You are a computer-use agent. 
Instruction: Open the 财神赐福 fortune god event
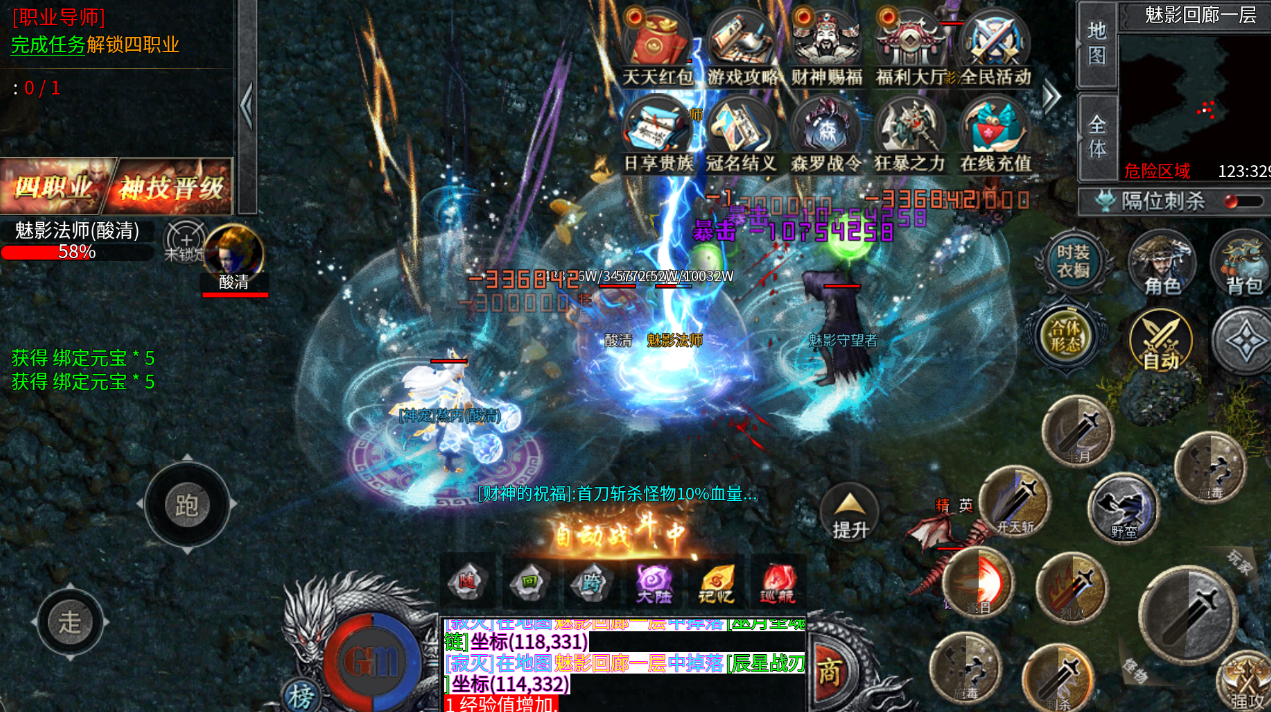coord(826,45)
